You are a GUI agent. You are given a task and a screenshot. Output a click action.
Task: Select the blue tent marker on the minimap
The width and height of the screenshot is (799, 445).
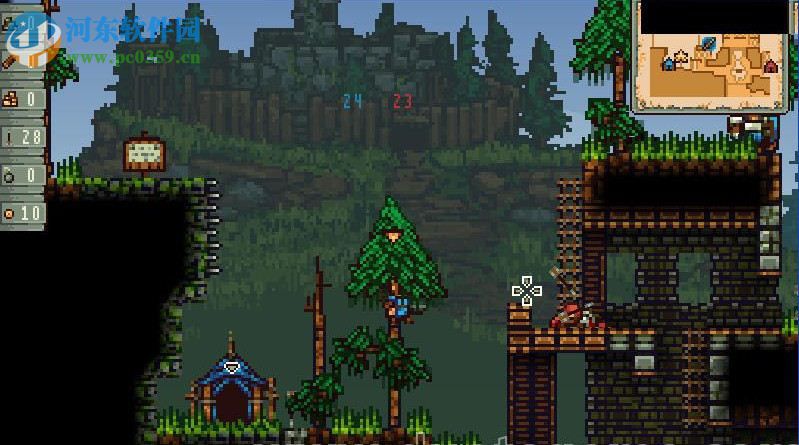(668, 63)
